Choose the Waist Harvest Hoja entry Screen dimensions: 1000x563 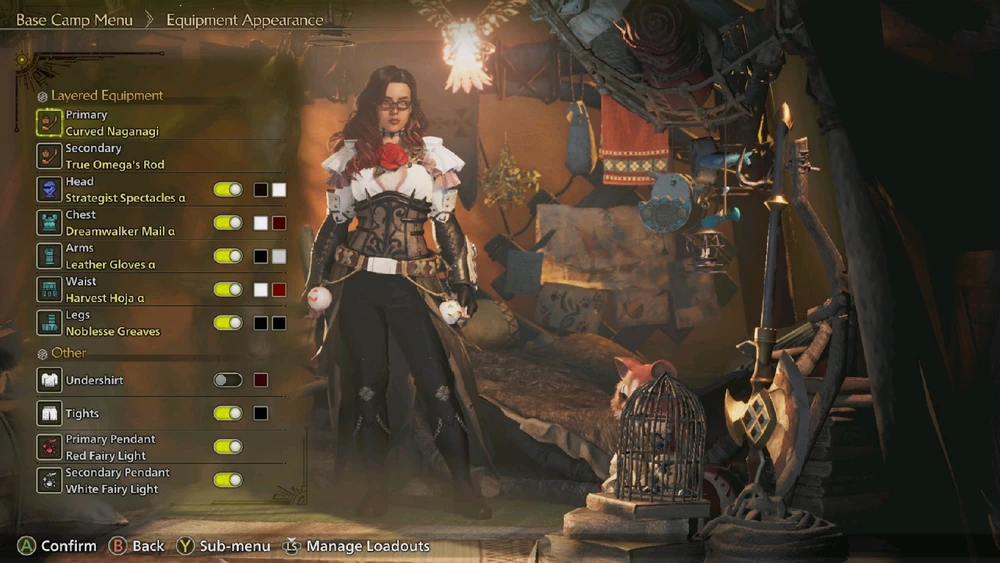tap(104, 290)
